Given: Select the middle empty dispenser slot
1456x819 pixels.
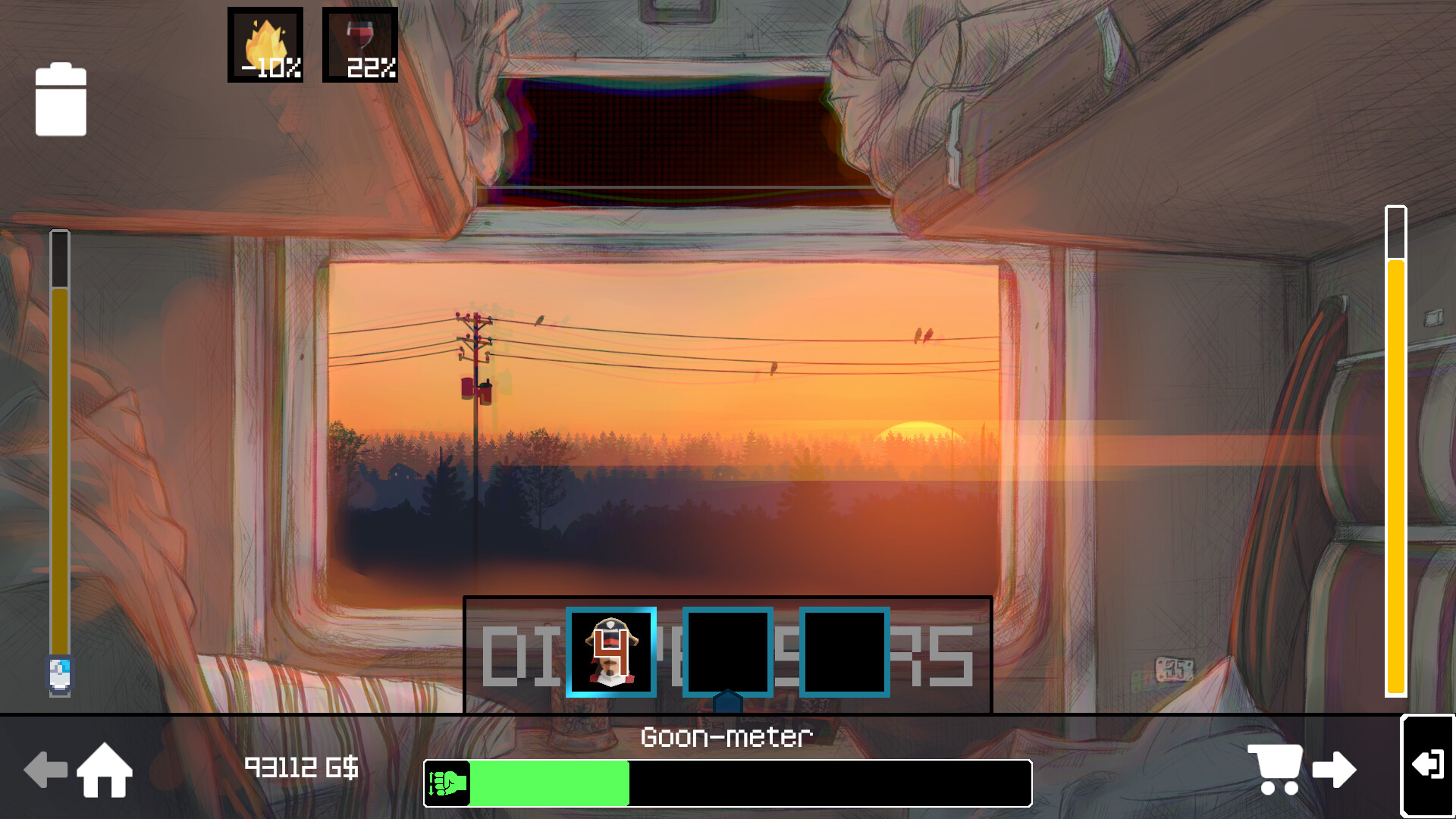Looking at the screenshot, I should (728, 653).
